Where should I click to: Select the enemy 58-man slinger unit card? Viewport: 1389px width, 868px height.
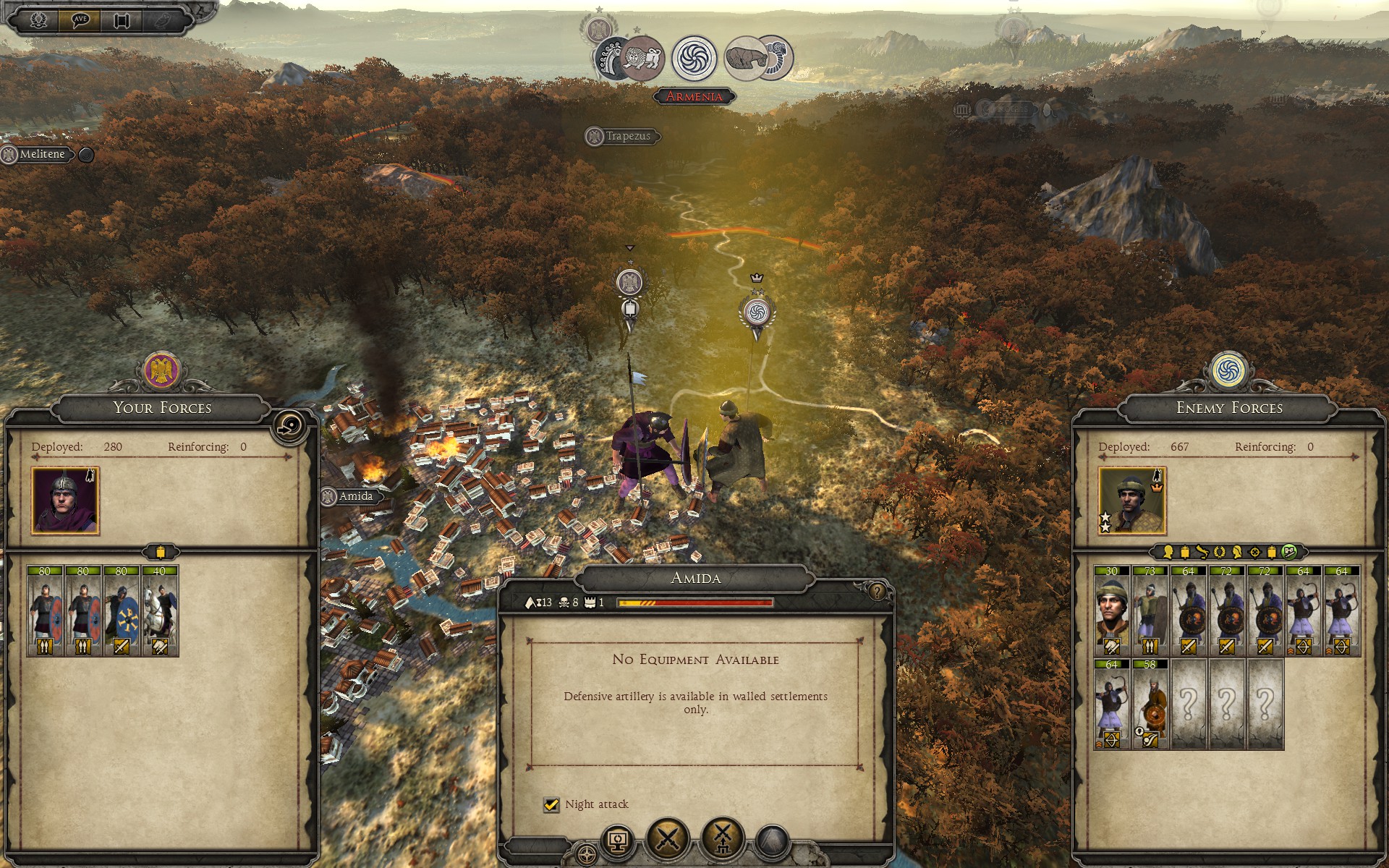[1150, 704]
